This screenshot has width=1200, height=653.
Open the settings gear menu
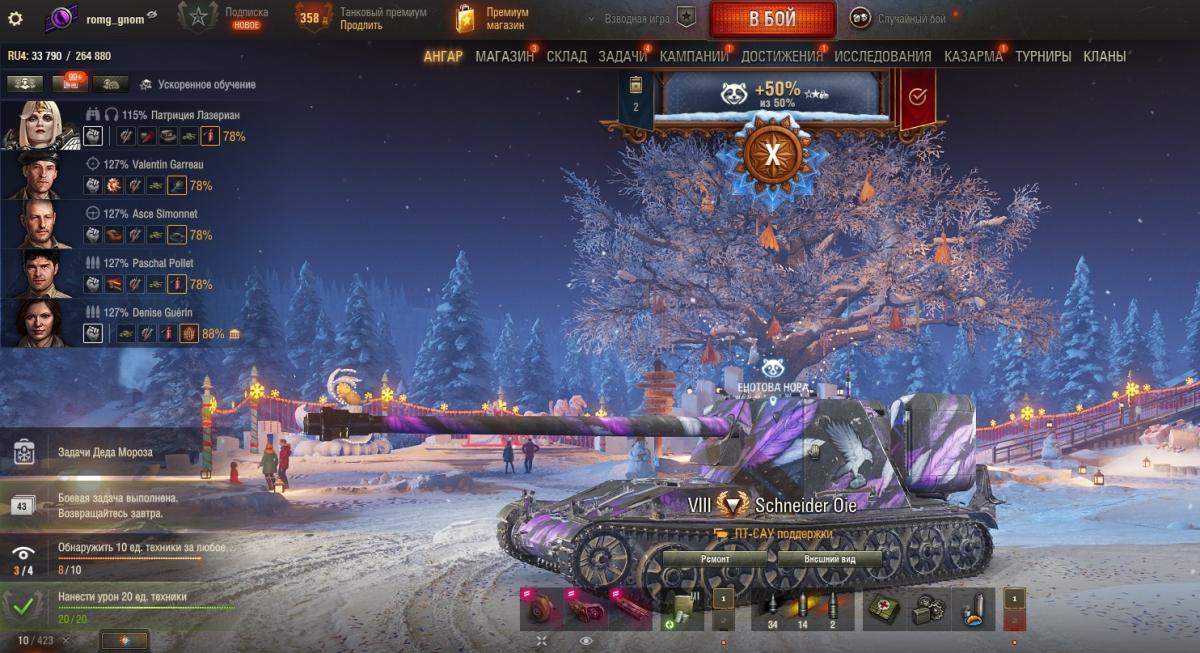click(14, 19)
